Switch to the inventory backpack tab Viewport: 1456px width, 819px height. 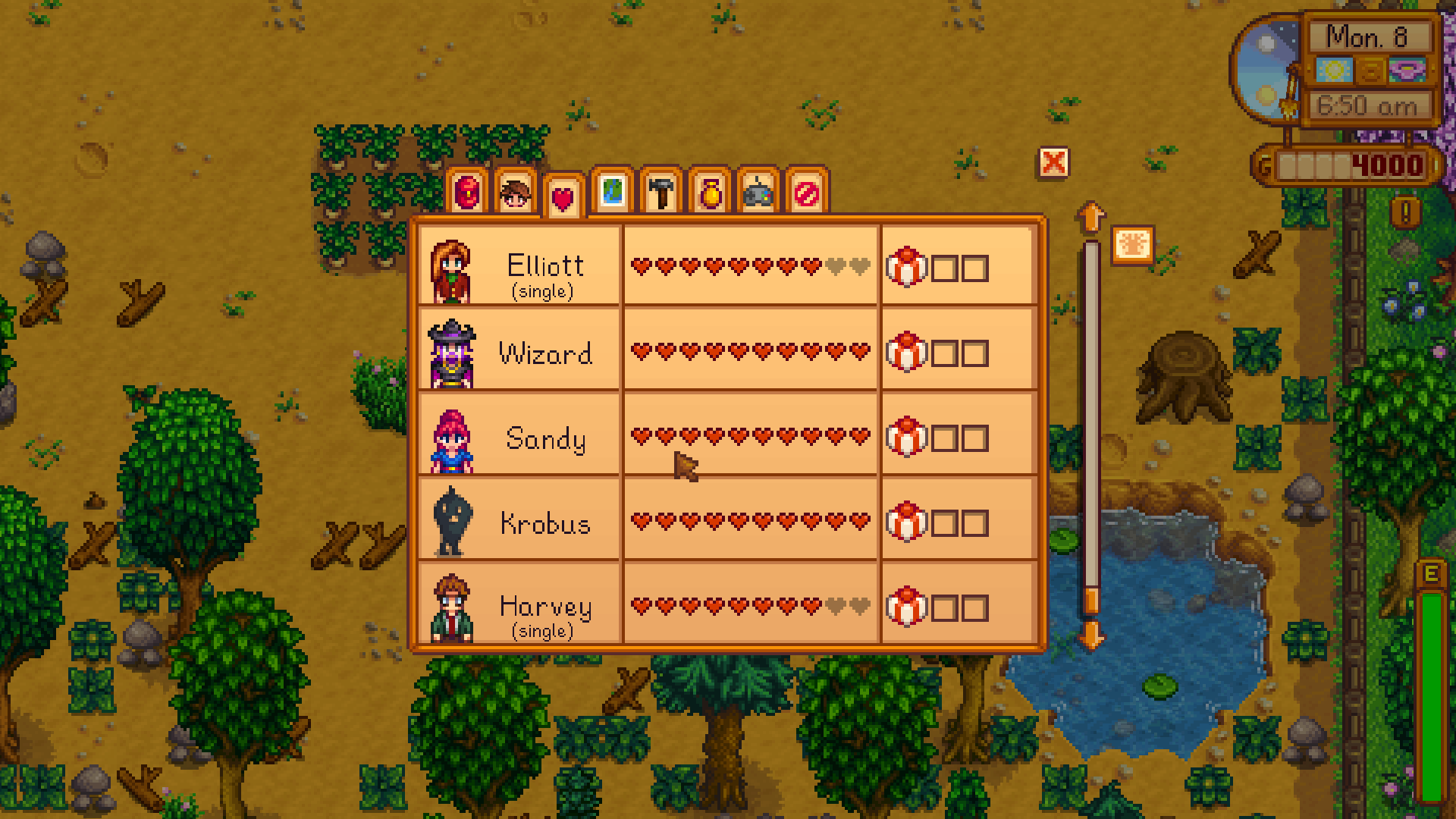click(468, 193)
